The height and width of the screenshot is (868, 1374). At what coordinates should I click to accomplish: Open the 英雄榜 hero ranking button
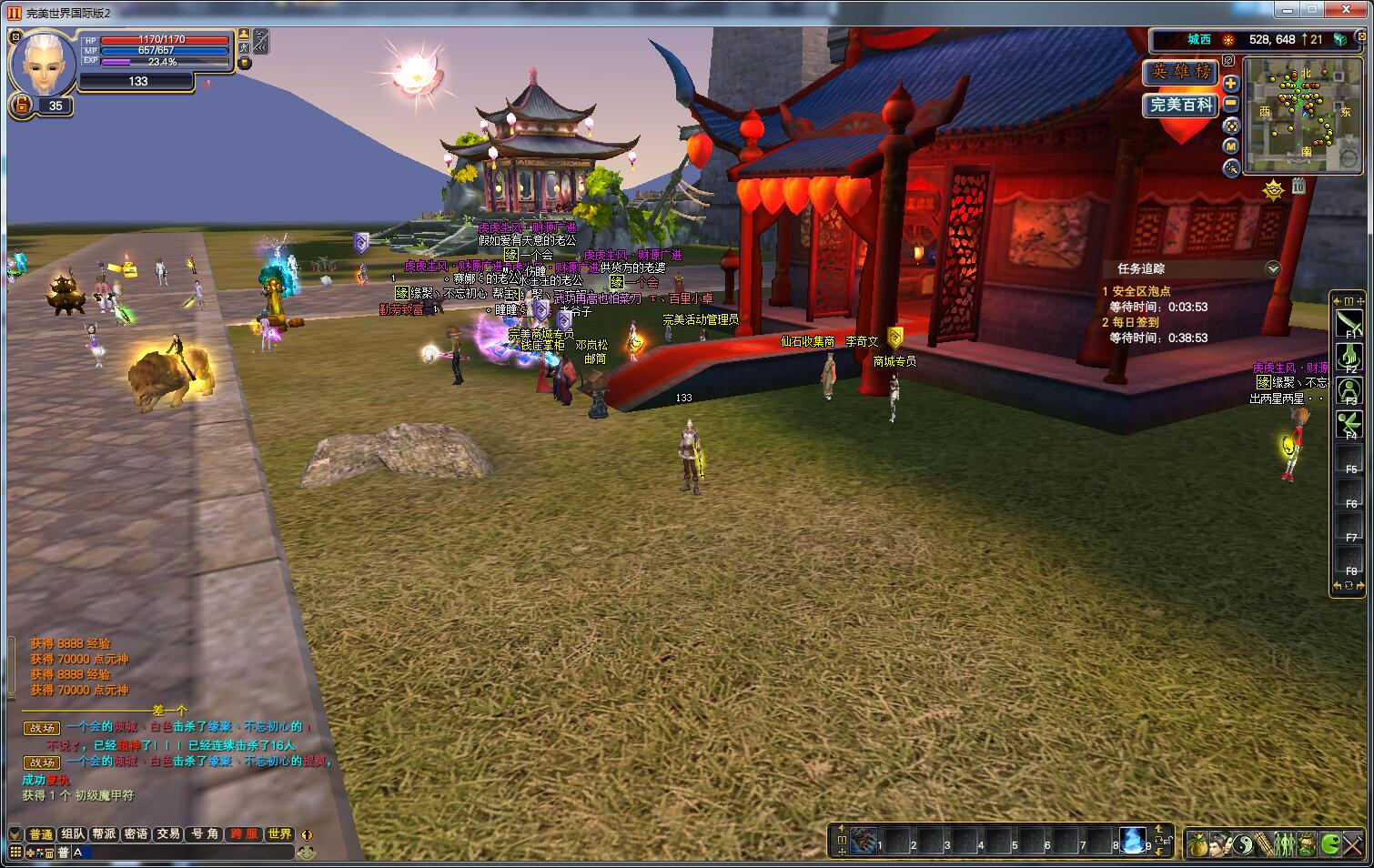tap(1180, 72)
